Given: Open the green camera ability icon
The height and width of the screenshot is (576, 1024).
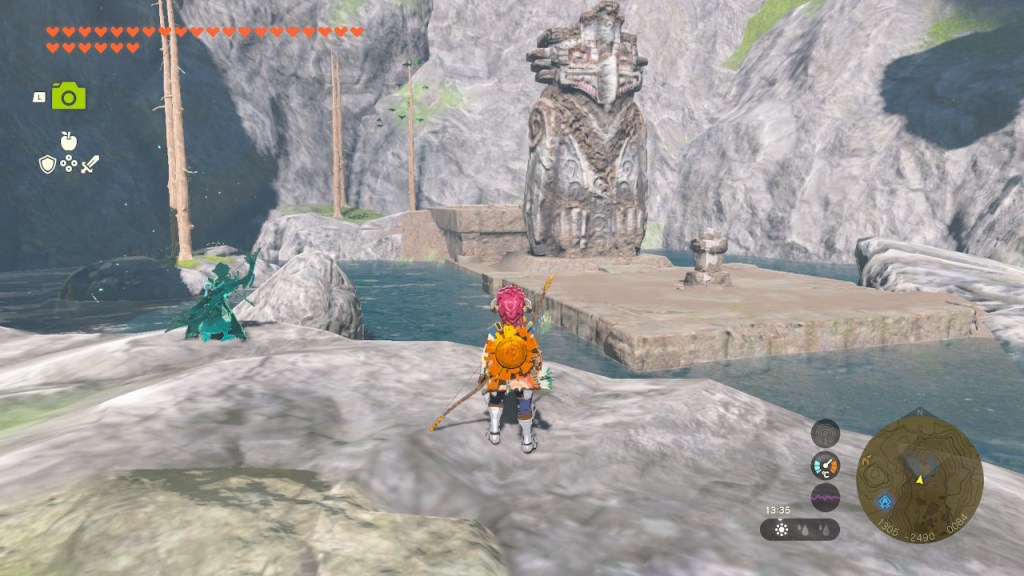Looking at the screenshot, I should point(69,96).
